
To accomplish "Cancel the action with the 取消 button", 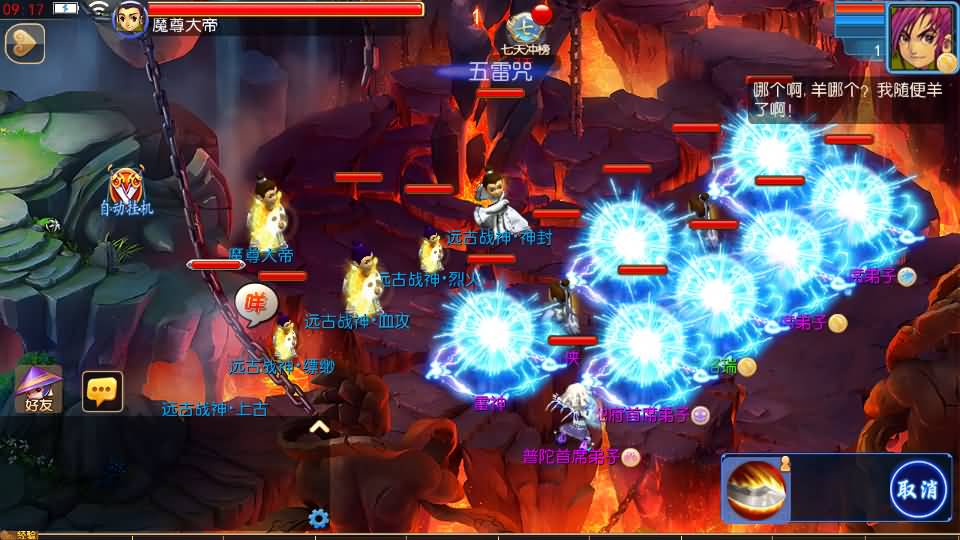I will (919, 489).
